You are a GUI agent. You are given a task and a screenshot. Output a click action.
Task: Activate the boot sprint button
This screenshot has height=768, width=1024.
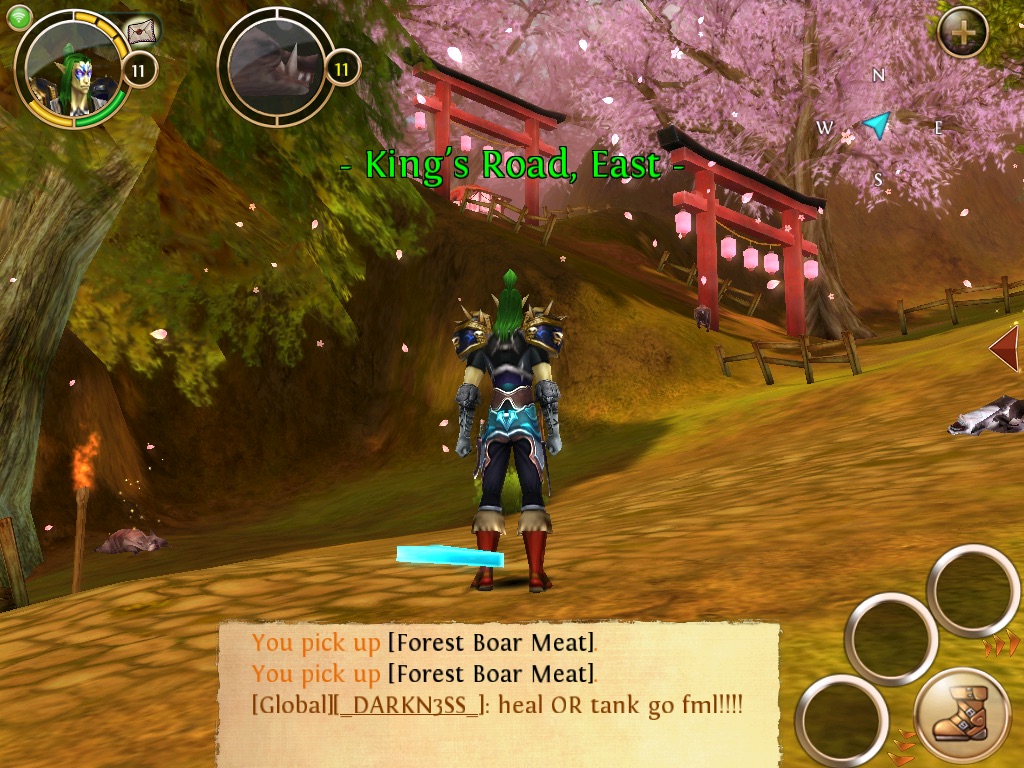pos(961,717)
